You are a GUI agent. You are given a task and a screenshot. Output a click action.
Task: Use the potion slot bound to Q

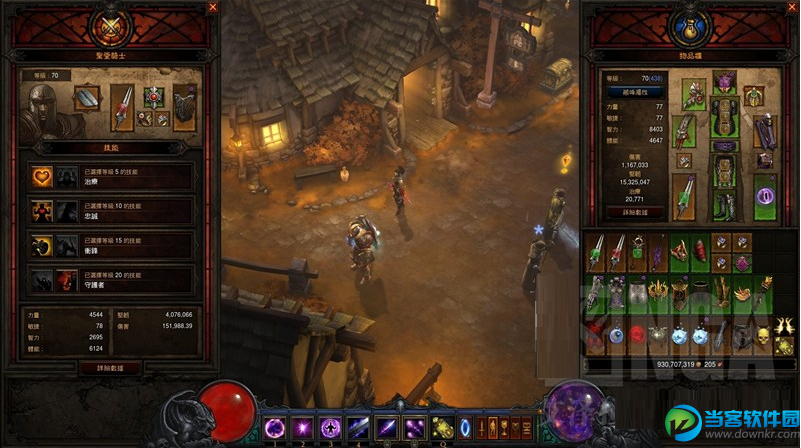(440, 428)
